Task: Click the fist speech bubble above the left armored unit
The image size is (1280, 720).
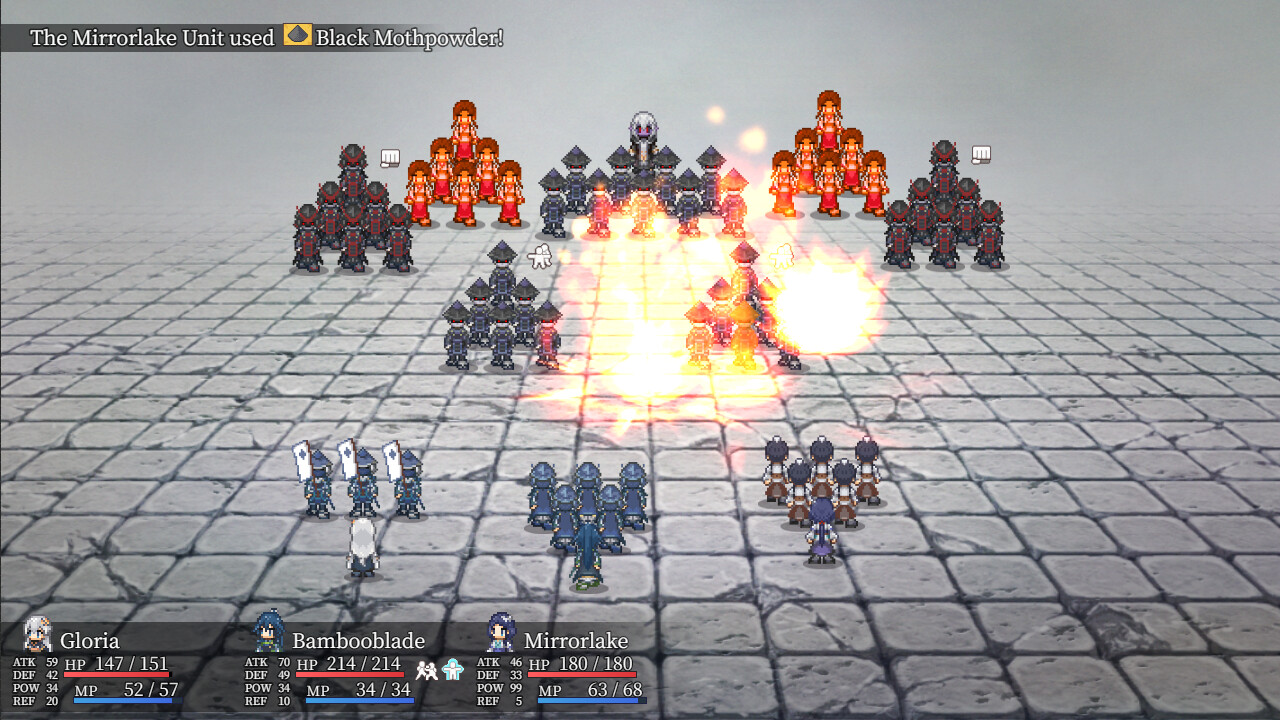Action: pos(388,156)
